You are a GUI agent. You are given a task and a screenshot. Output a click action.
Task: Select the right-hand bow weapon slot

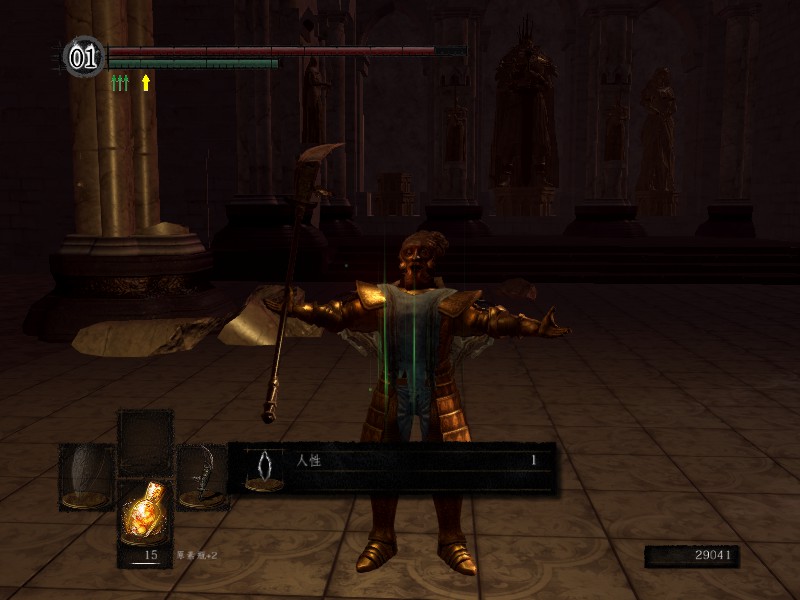pos(203,476)
